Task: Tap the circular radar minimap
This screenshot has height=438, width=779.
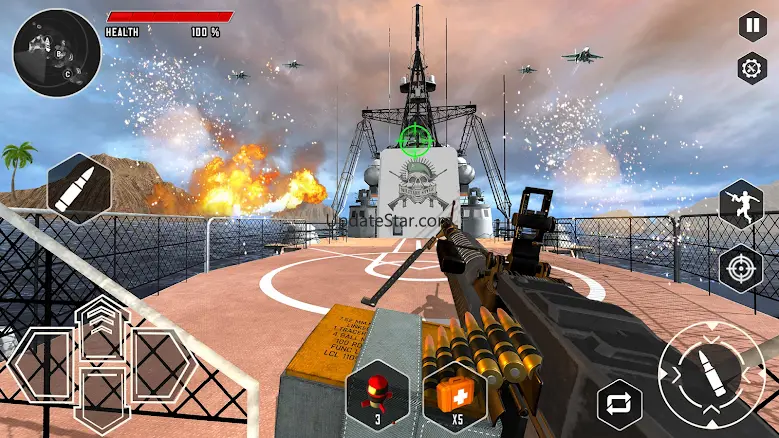Action: click(x=56, y=53)
